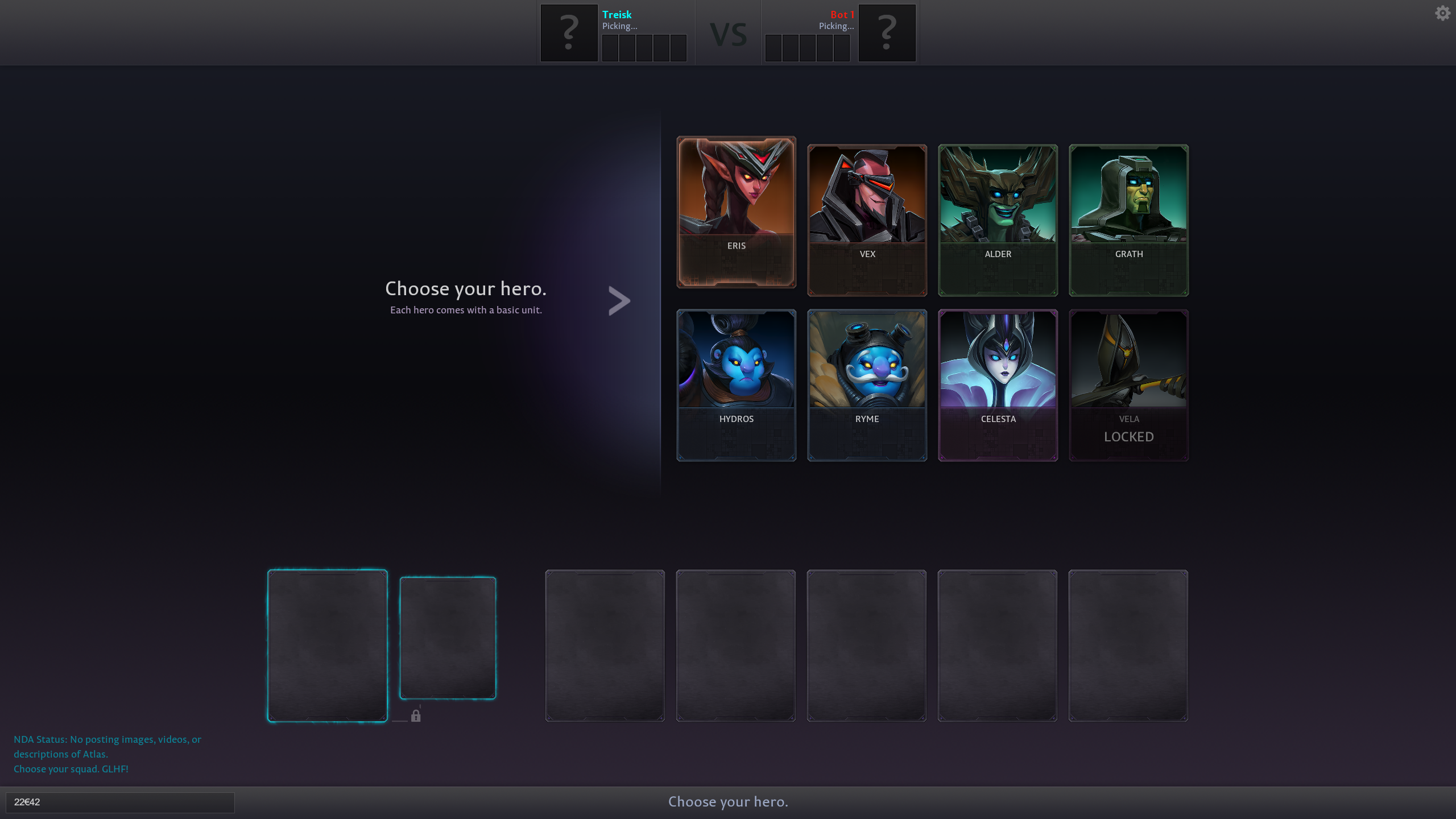Select the Celesta hero card
Viewport: 1456px width, 819px height.
pyautogui.click(x=998, y=385)
